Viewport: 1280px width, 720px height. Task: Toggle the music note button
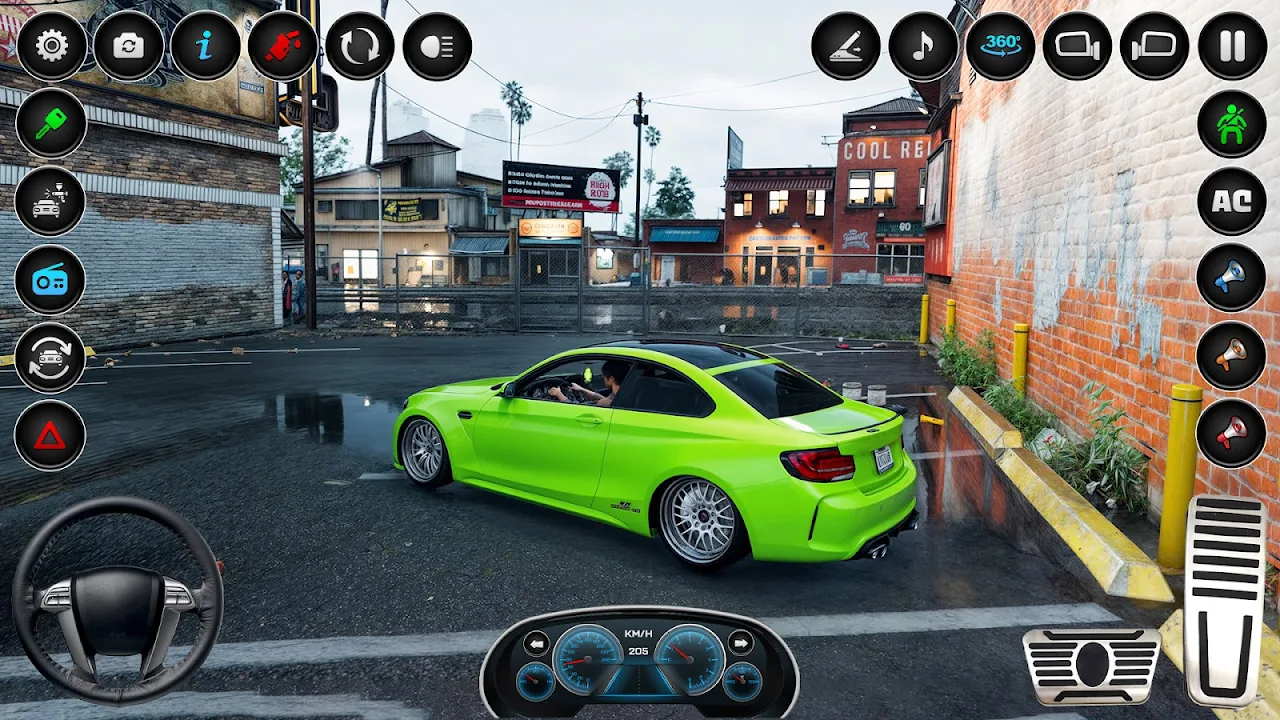click(x=923, y=46)
